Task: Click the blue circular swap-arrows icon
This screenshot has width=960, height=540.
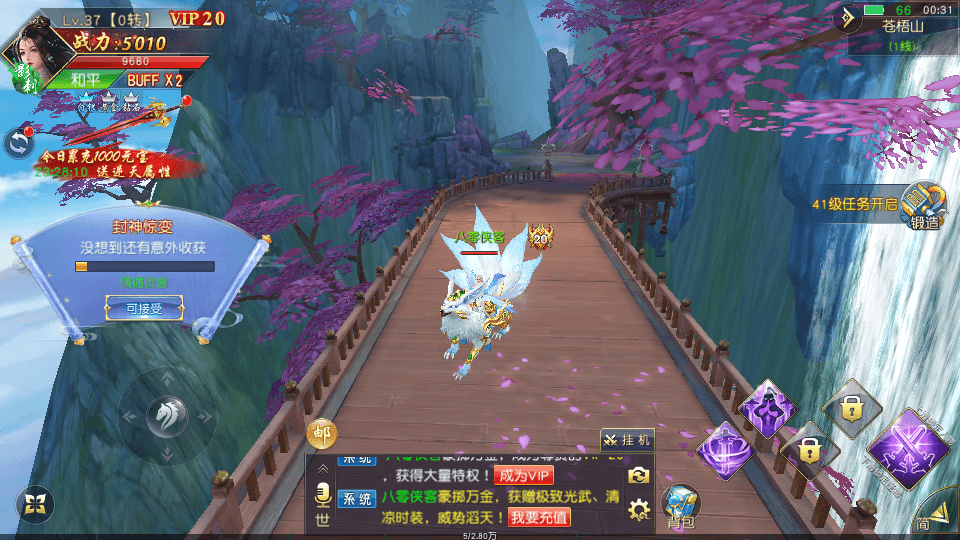Action: click(18, 143)
